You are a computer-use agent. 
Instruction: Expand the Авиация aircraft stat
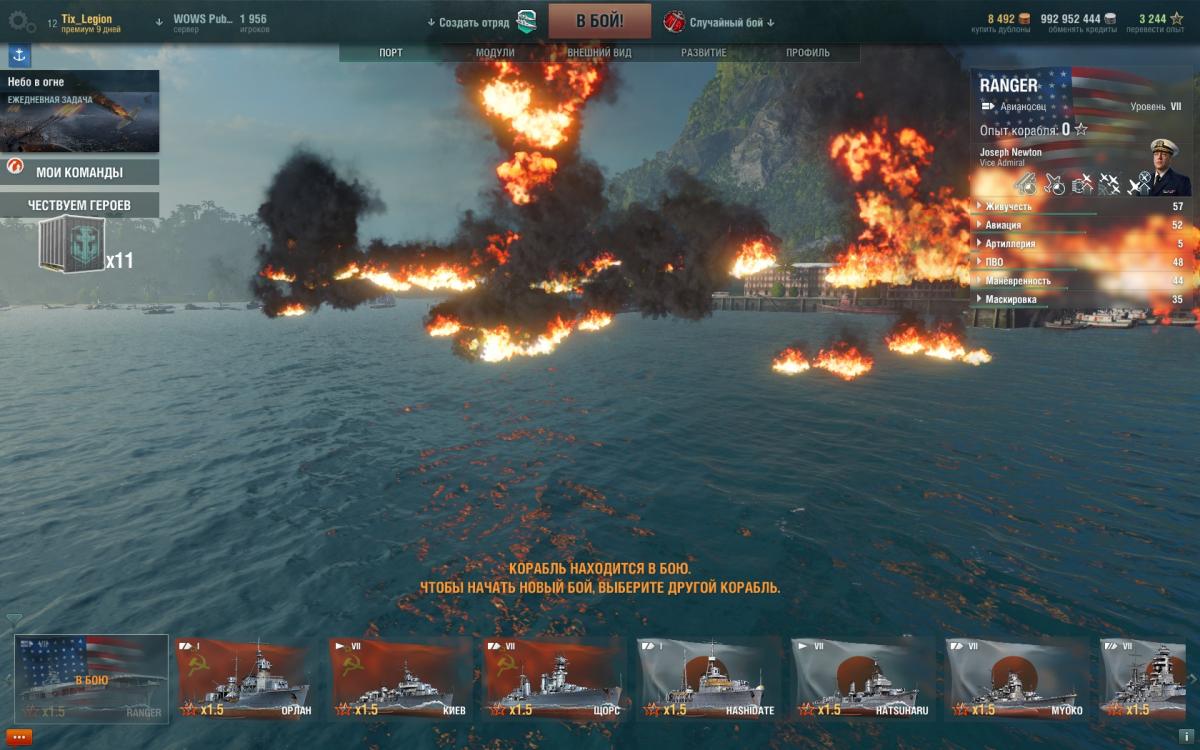tap(1003, 225)
